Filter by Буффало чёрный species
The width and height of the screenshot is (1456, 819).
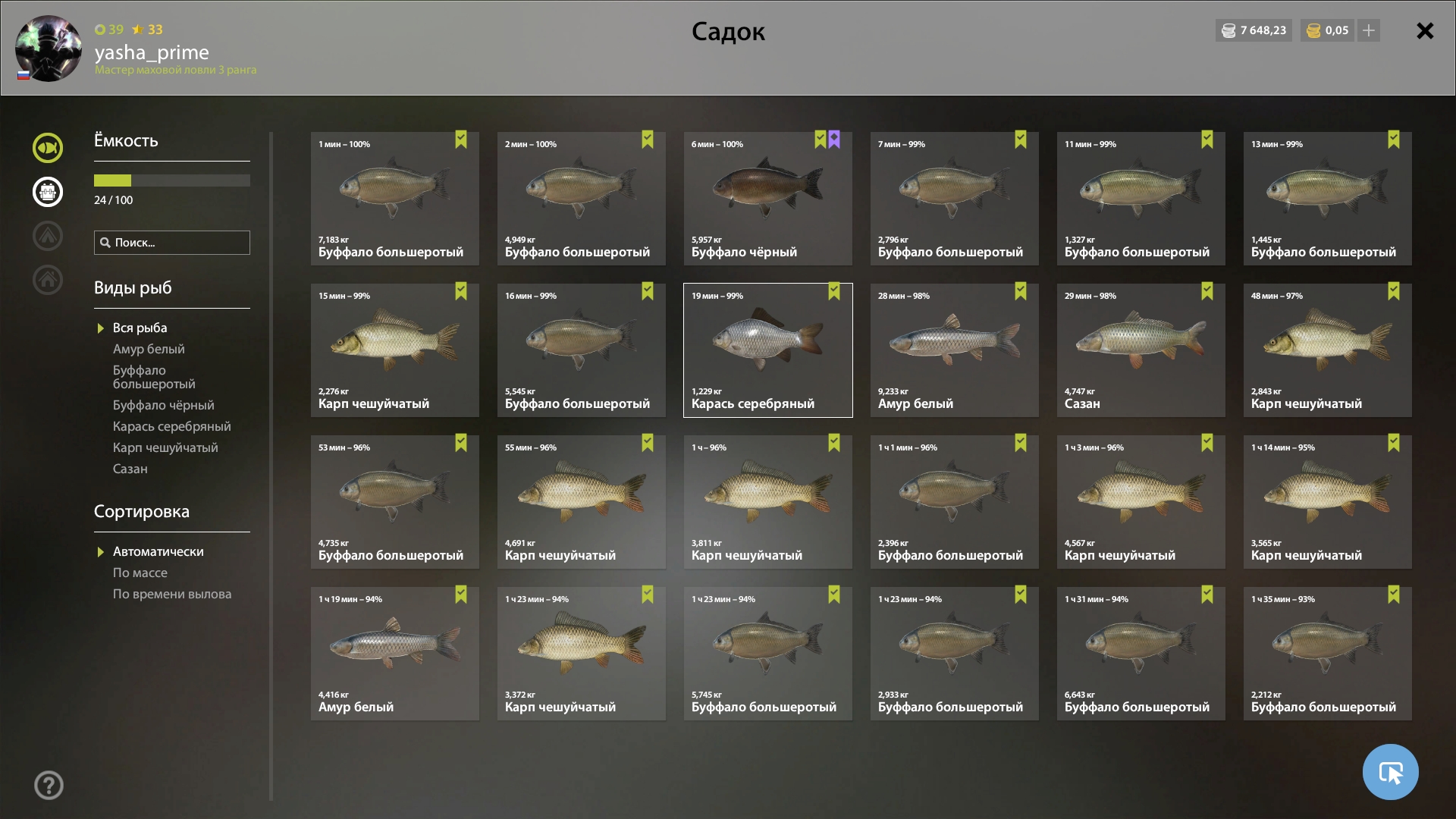tap(163, 405)
